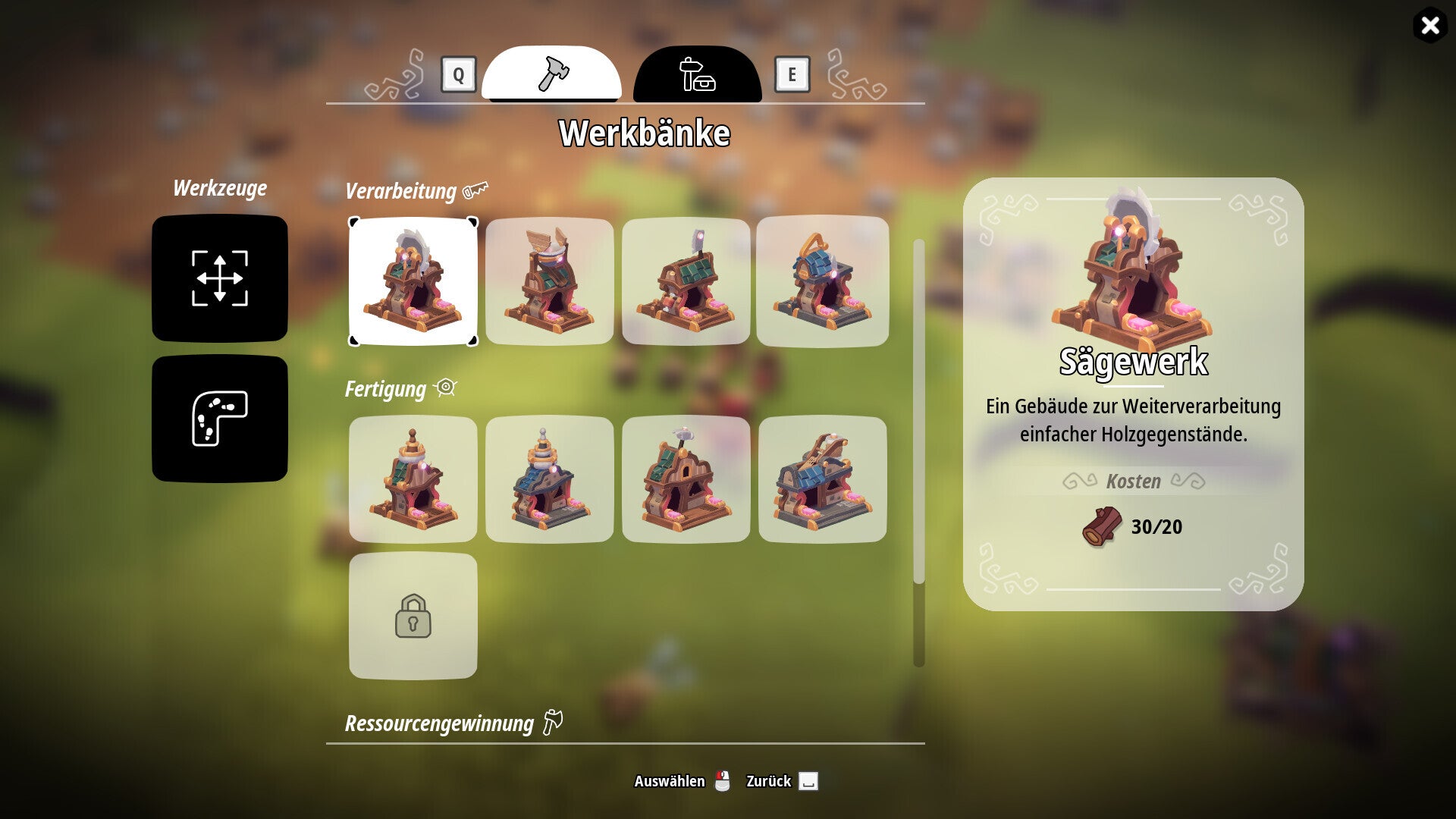Choose the footprint path tool

pos(220,419)
